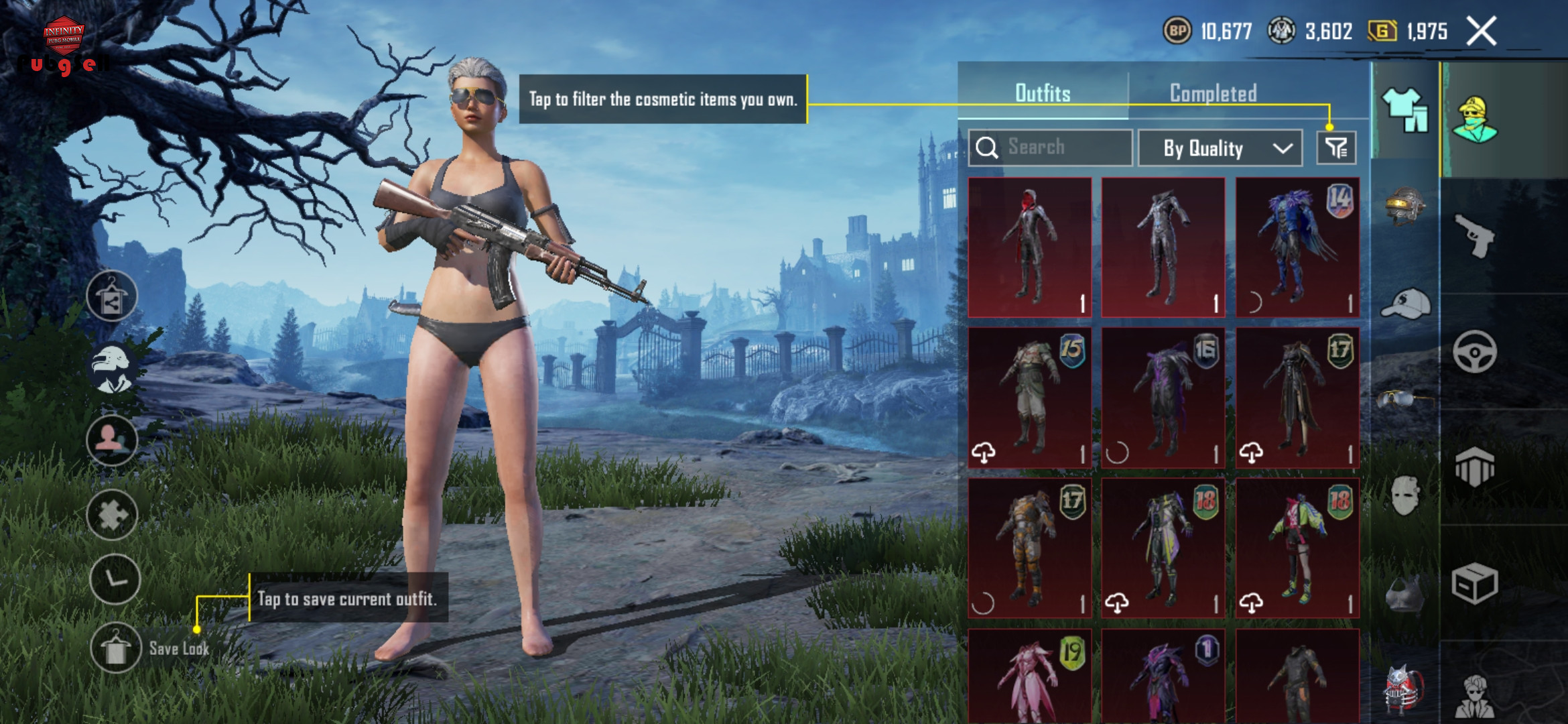Open the cap headwear category
This screenshot has width=1568, height=724.
coord(1405,305)
